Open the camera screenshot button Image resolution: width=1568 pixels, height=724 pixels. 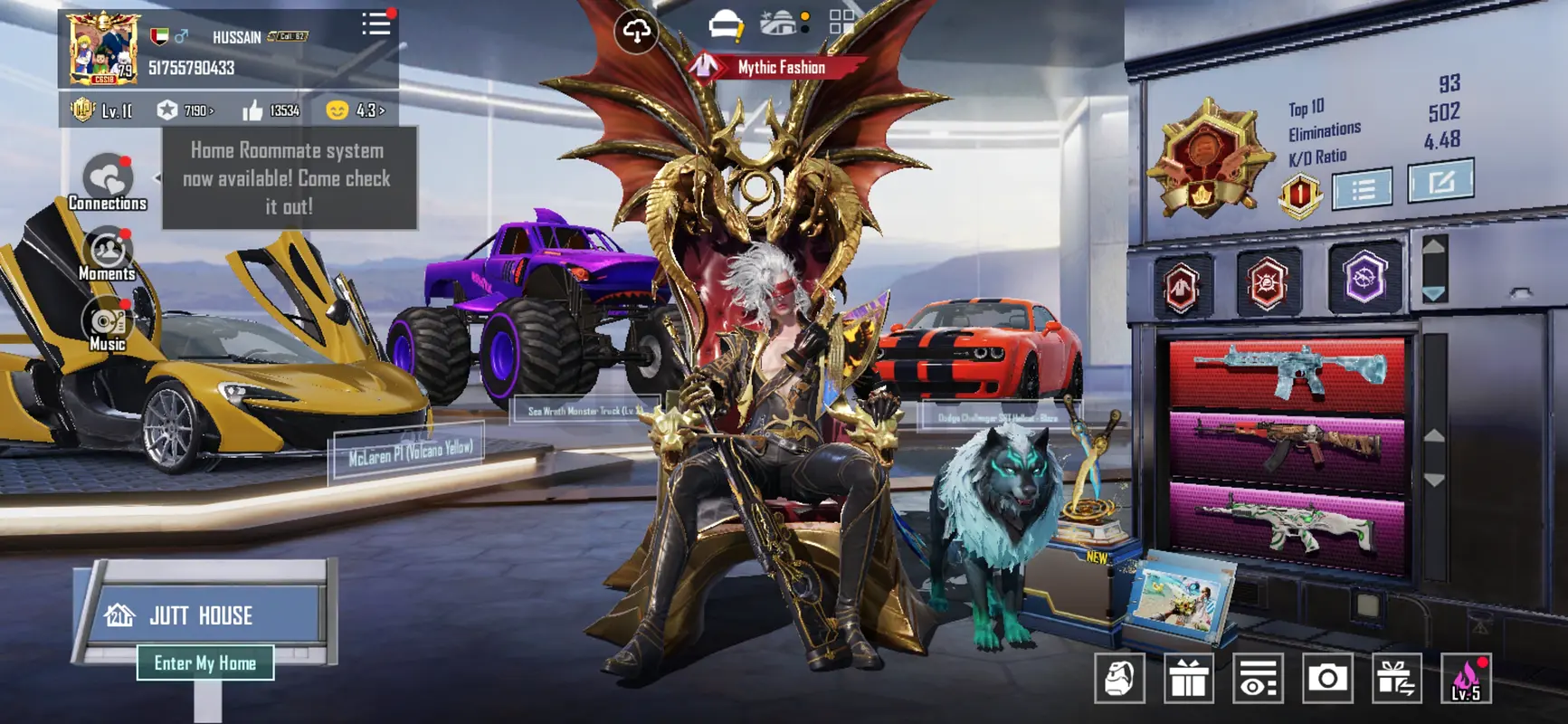(1327, 678)
